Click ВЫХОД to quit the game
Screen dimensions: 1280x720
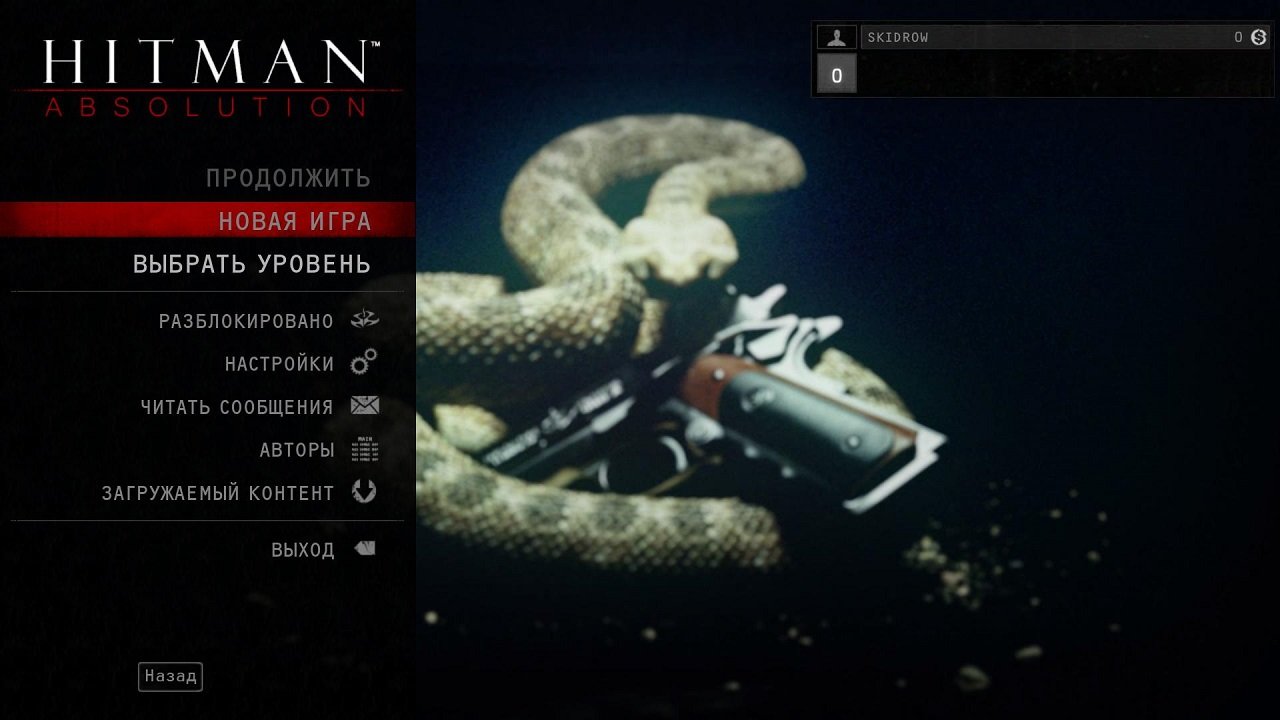pyautogui.click(x=305, y=548)
